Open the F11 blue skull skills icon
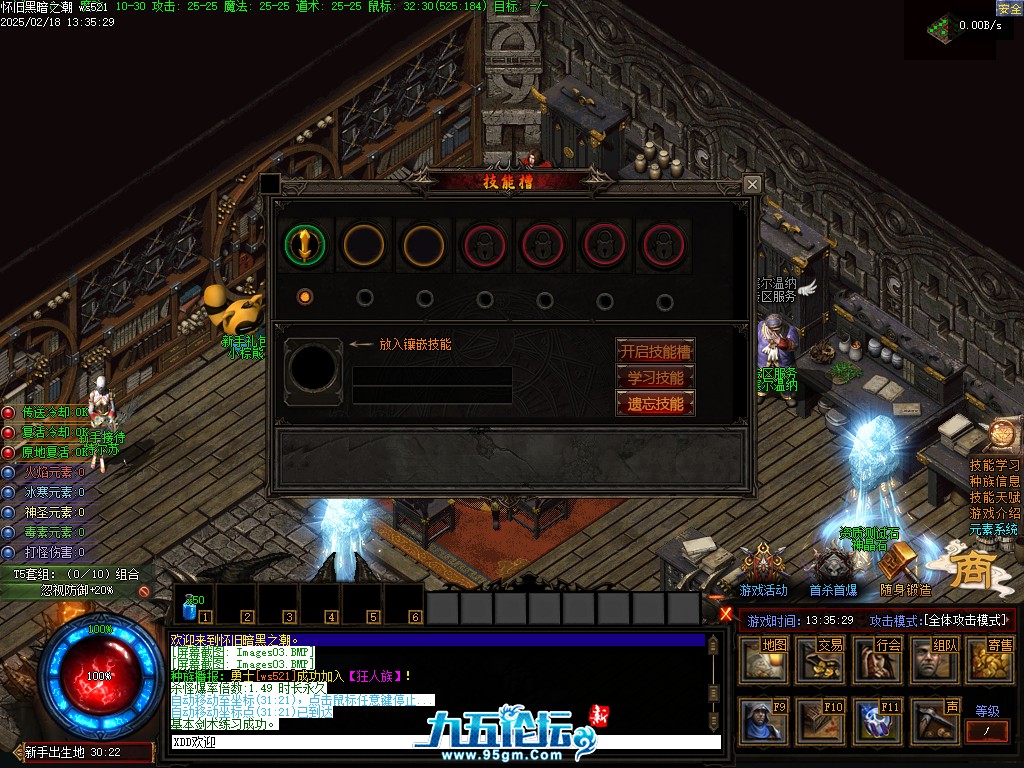The width and height of the screenshot is (1024, 768). [876, 720]
